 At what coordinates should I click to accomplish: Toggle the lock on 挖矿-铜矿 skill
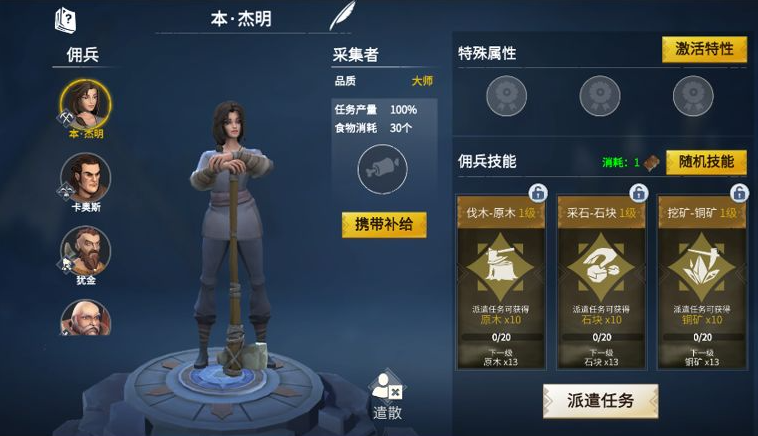pyautogui.click(x=738, y=192)
